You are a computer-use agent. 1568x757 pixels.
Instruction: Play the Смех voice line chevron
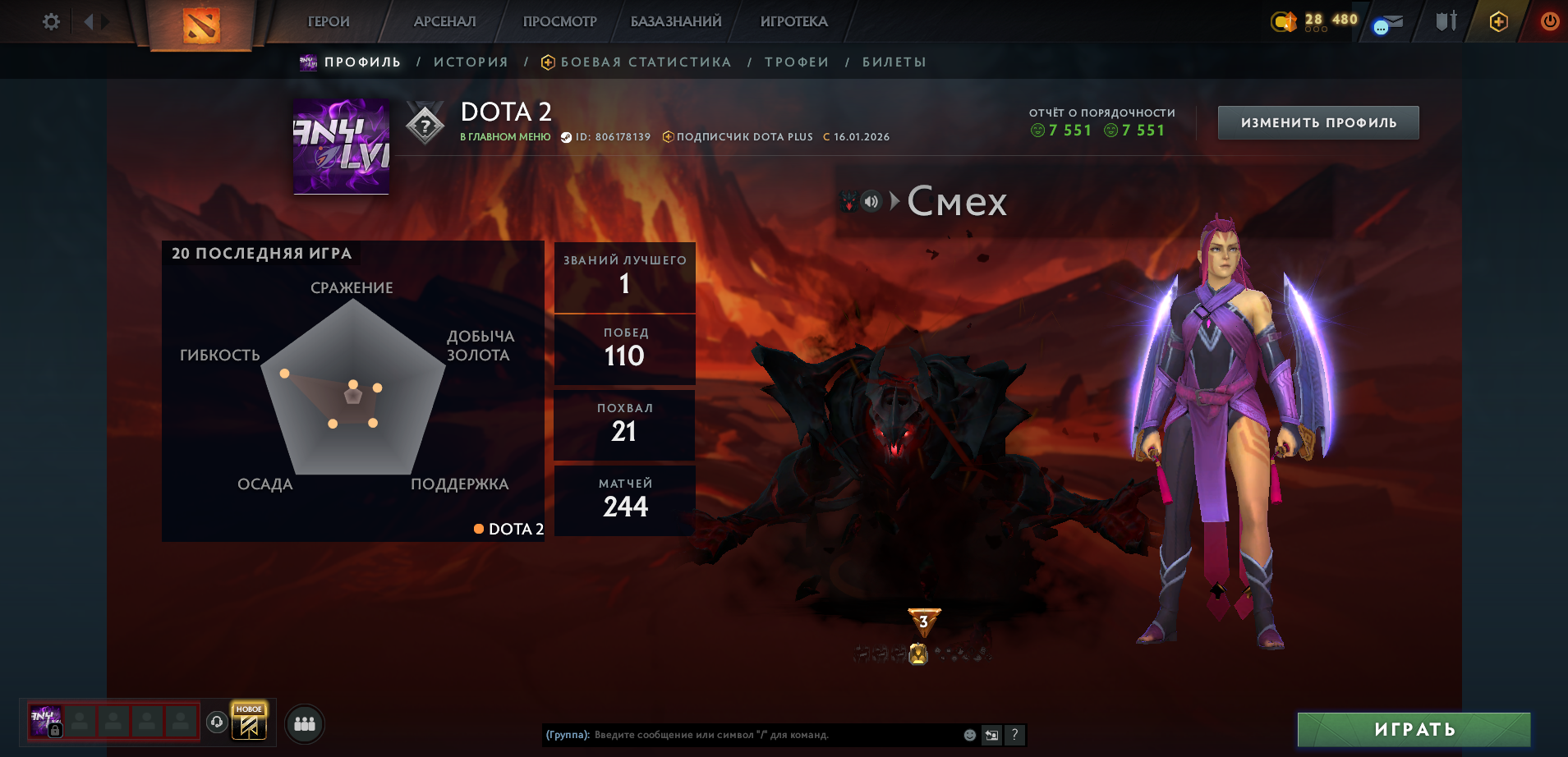[x=894, y=200]
